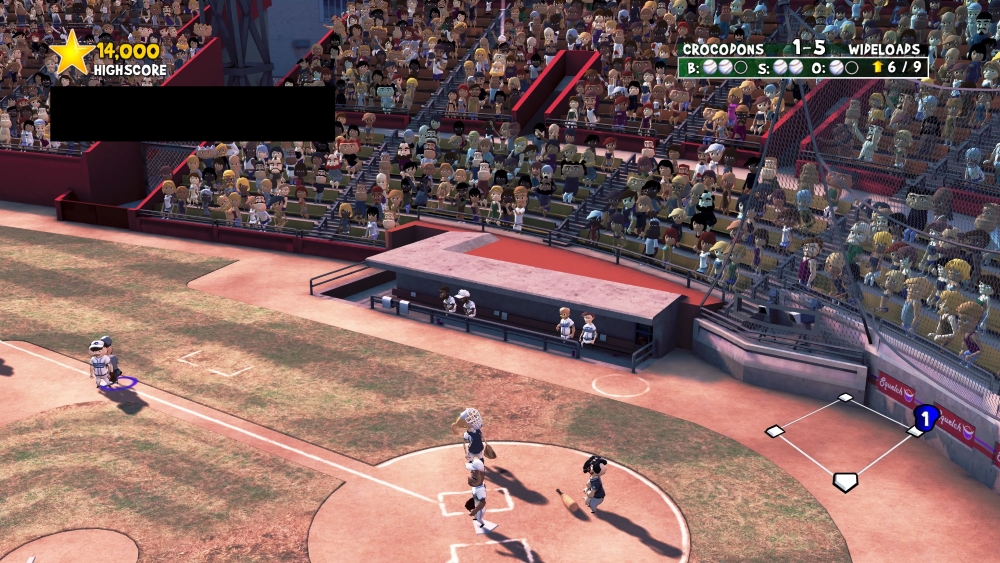
Task: Select second base on the diamond indicator
Action: tap(846, 398)
